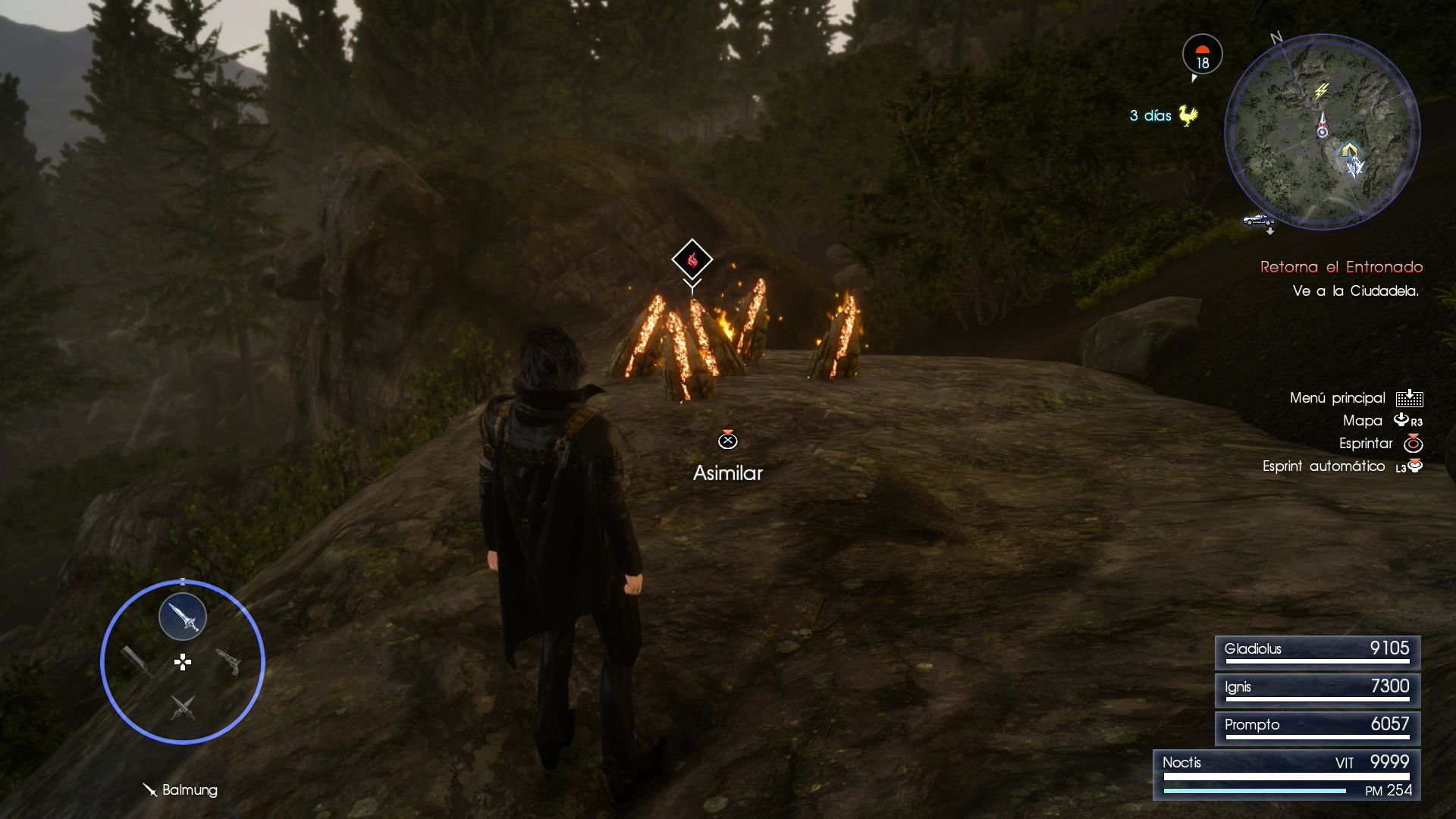Viewport: 1456px width, 819px height.
Task: Click the lightning deposit marker on minimap
Action: (x=1321, y=92)
